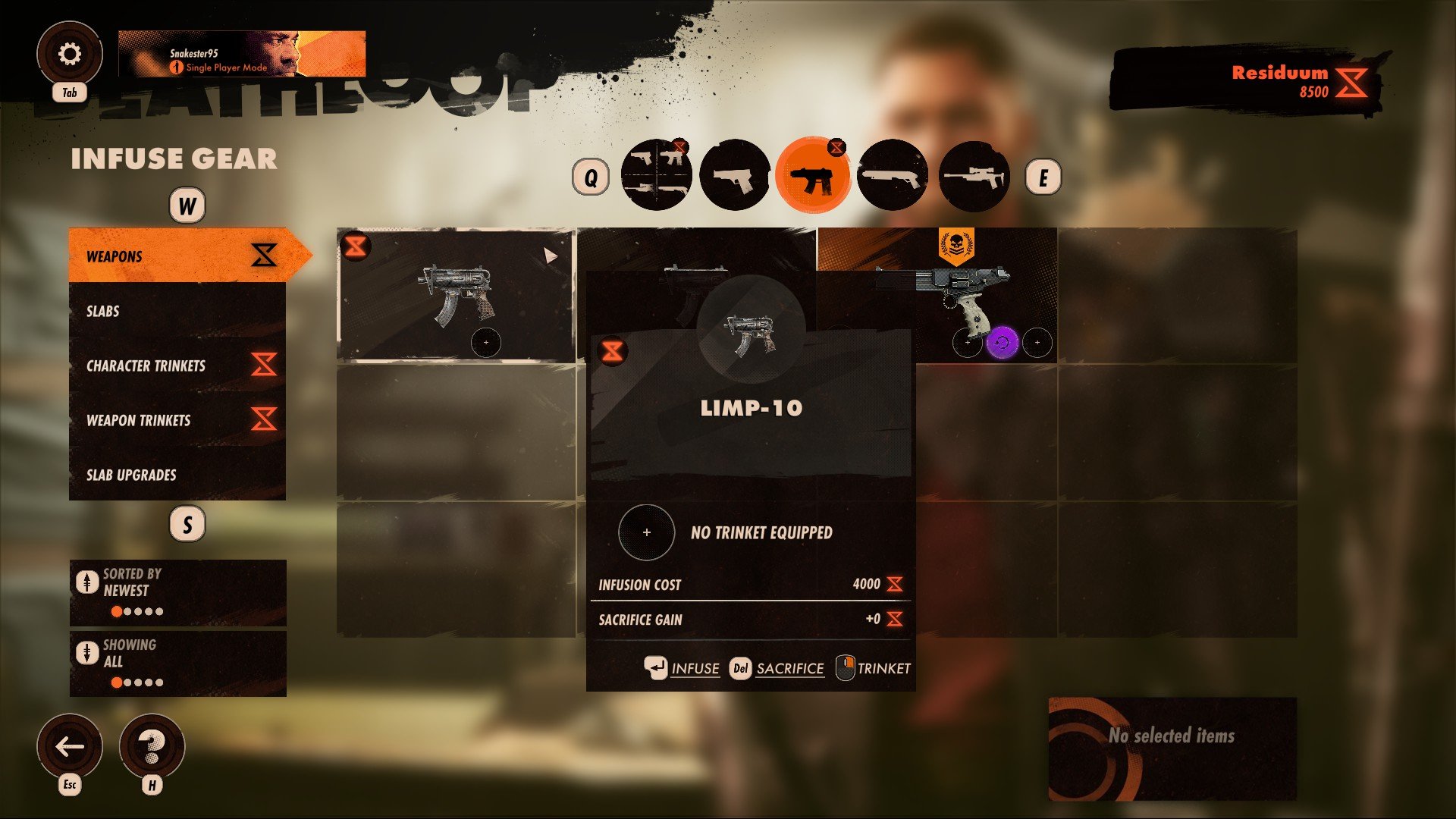1456x819 pixels.
Task: Click the sacrifice marker on the LIMP-10 tile
Action: pyautogui.click(x=613, y=350)
